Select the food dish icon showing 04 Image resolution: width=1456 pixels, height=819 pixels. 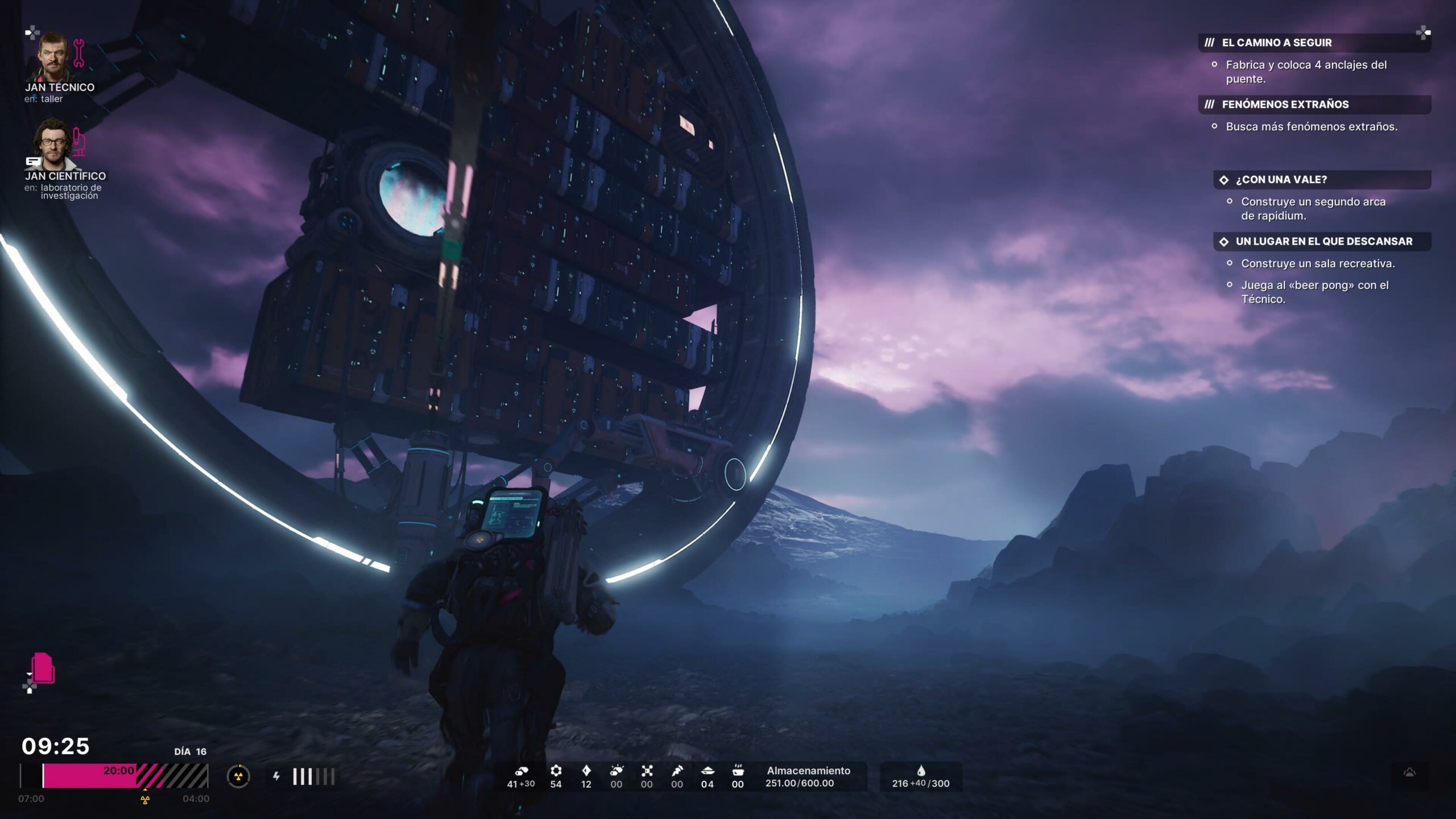708,771
